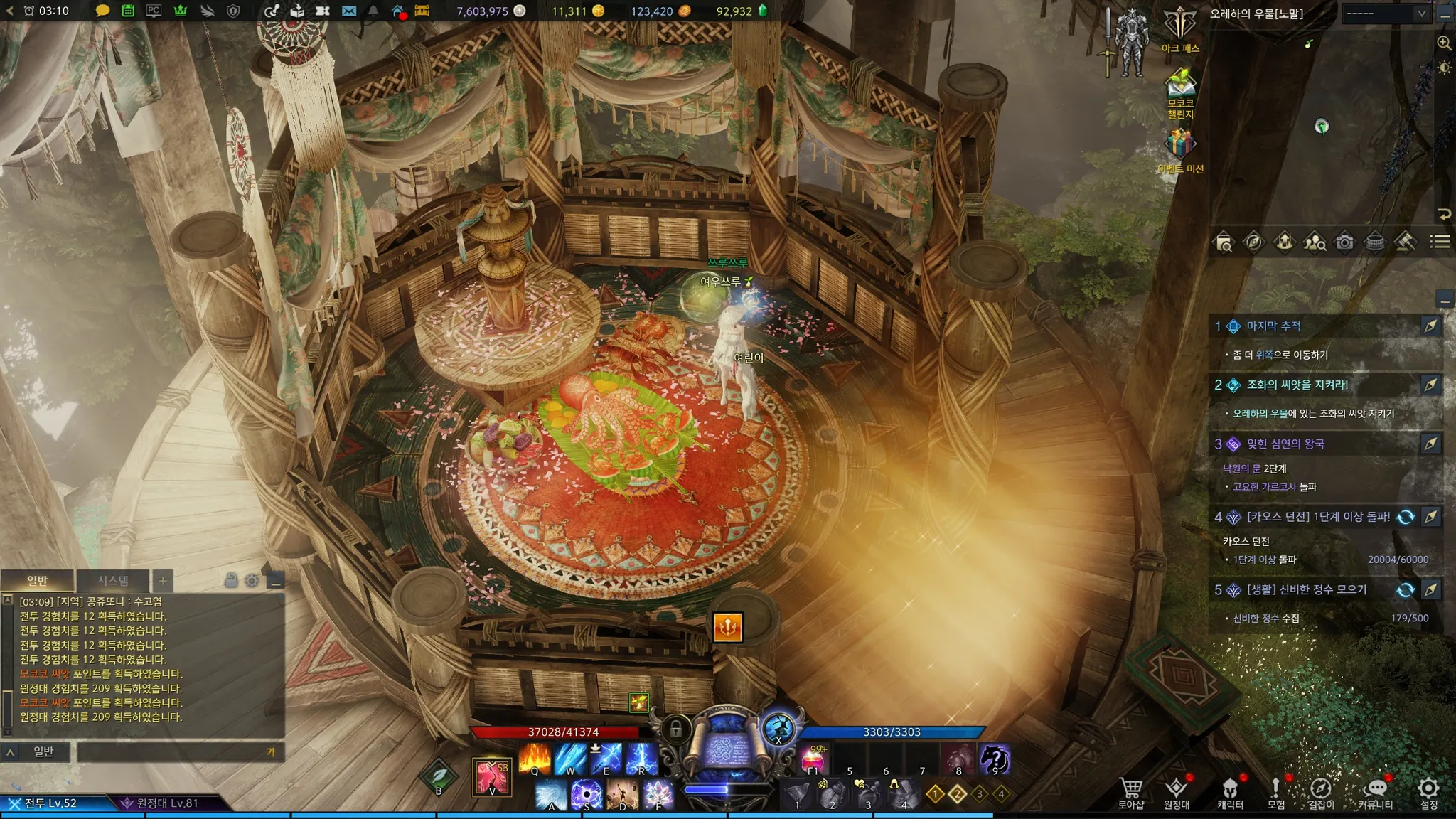1456x819 pixels.
Task: Open the mail envelope icon
Action: 349,11
